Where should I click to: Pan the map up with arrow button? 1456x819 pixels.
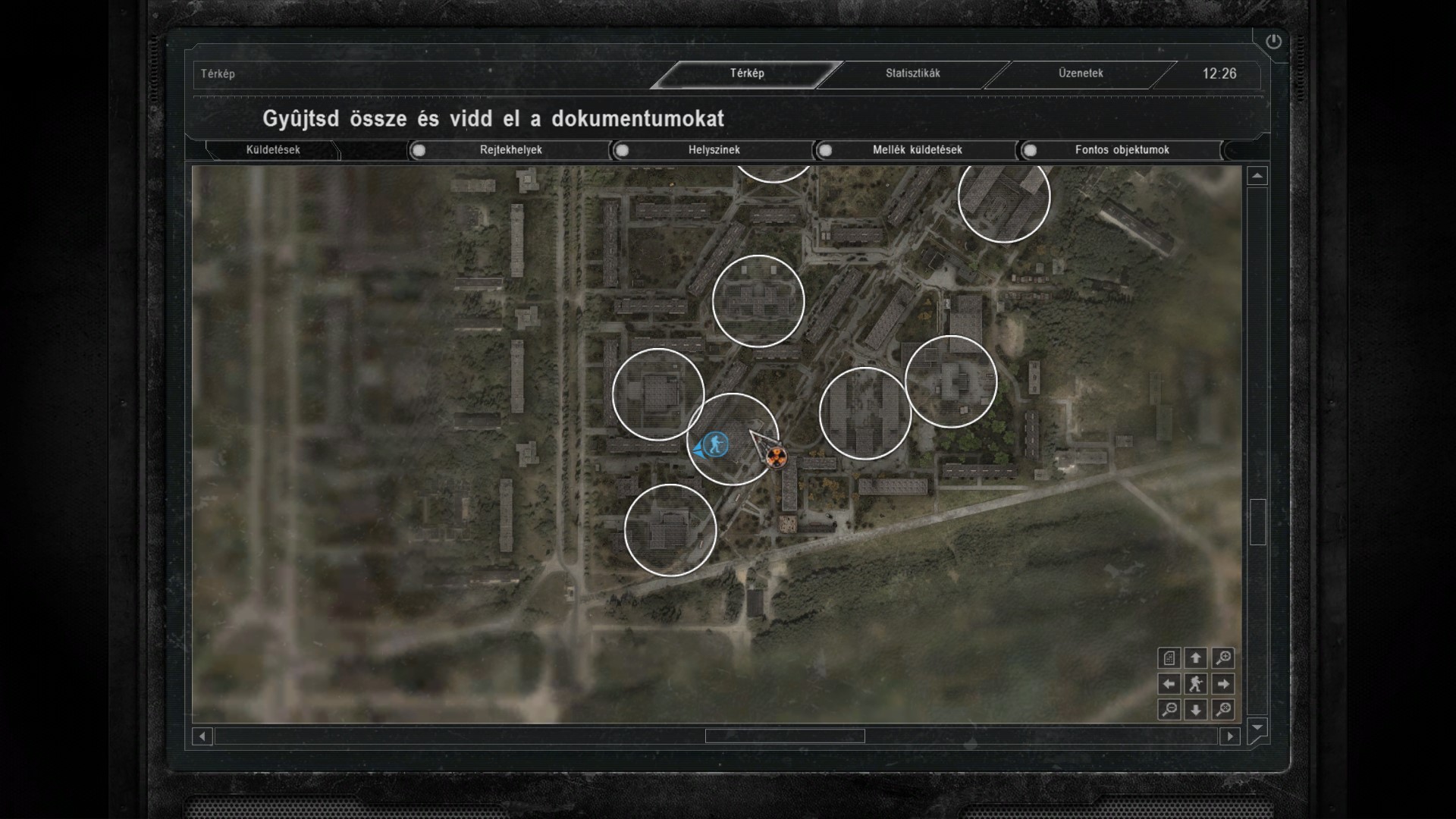[x=1196, y=657]
